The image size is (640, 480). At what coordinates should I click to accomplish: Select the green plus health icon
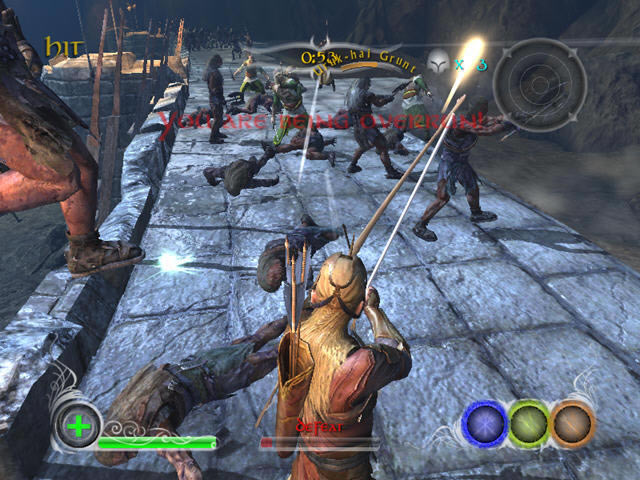(x=75, y=426)
